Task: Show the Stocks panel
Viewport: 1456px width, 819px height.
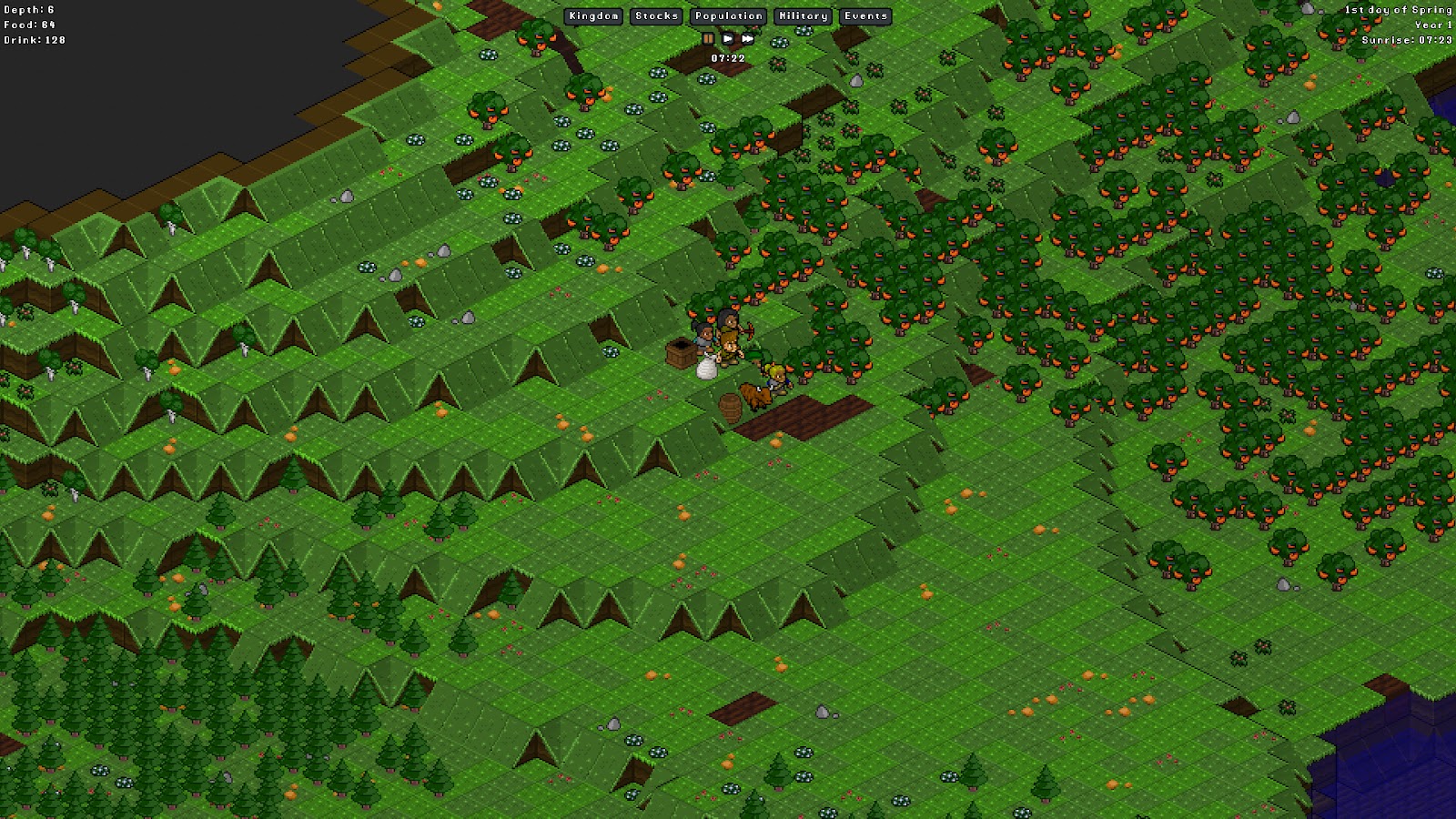Action: (656, 16)
